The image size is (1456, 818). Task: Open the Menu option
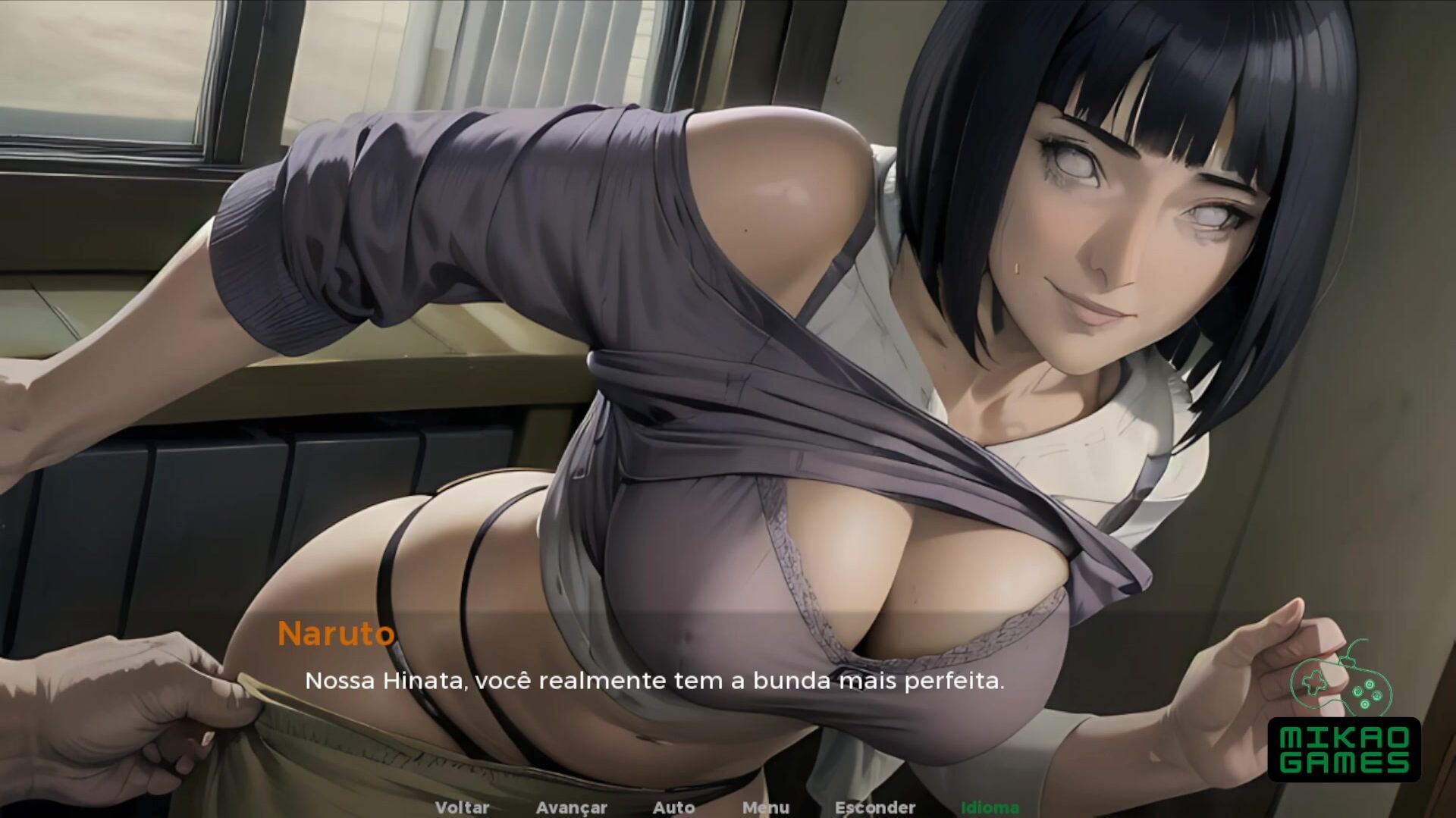[x=766, y=807]
